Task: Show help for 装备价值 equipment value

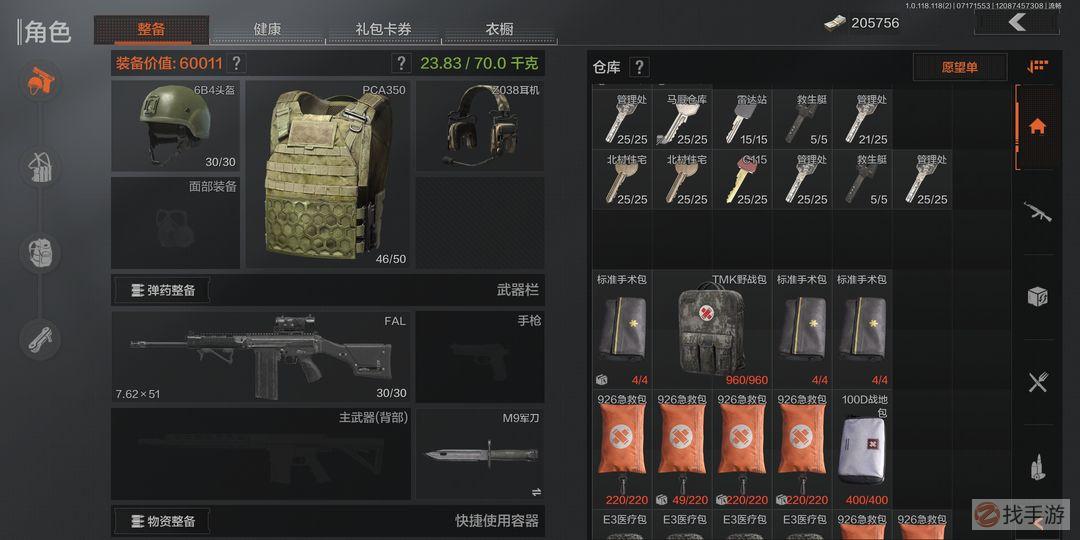Action: point(236,64)
